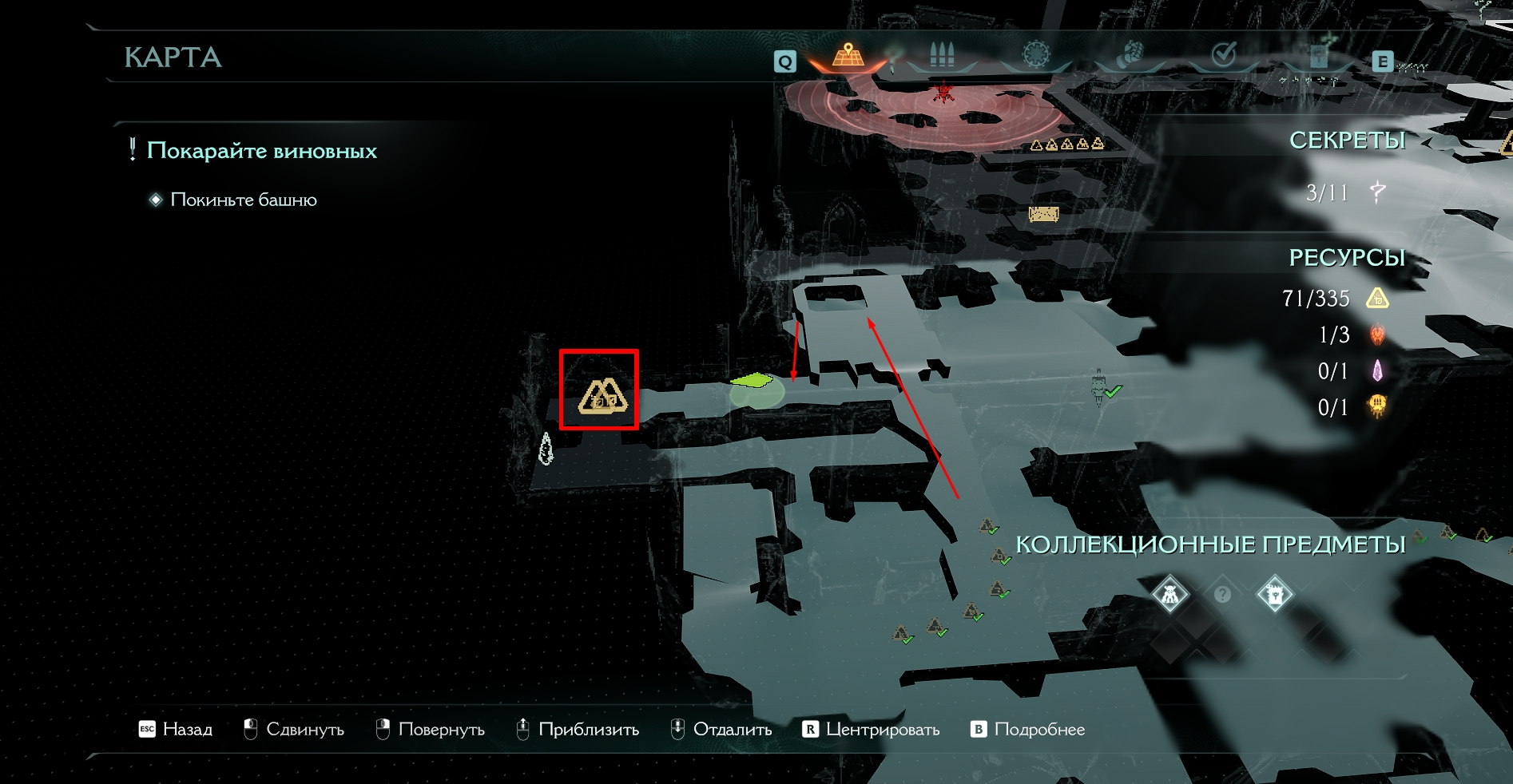The image size is (1513, 784).
Task: Select the collected toy figure collectible
Action: click(x=1169, y=594)
